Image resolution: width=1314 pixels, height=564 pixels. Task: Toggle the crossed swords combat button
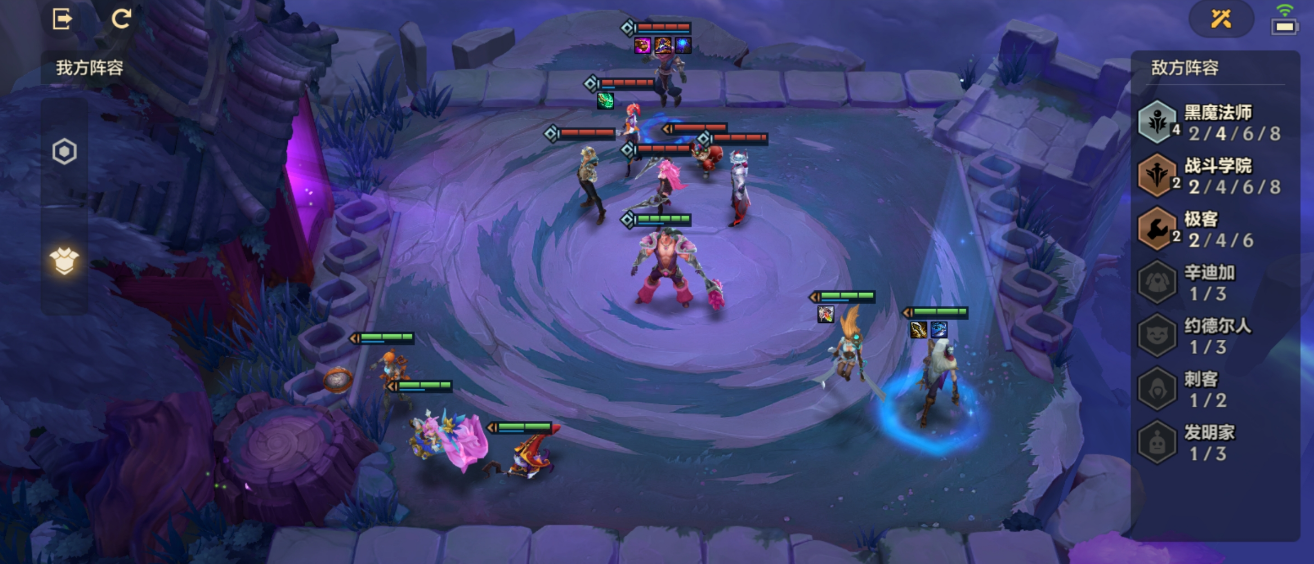[x=1220, y=18]
